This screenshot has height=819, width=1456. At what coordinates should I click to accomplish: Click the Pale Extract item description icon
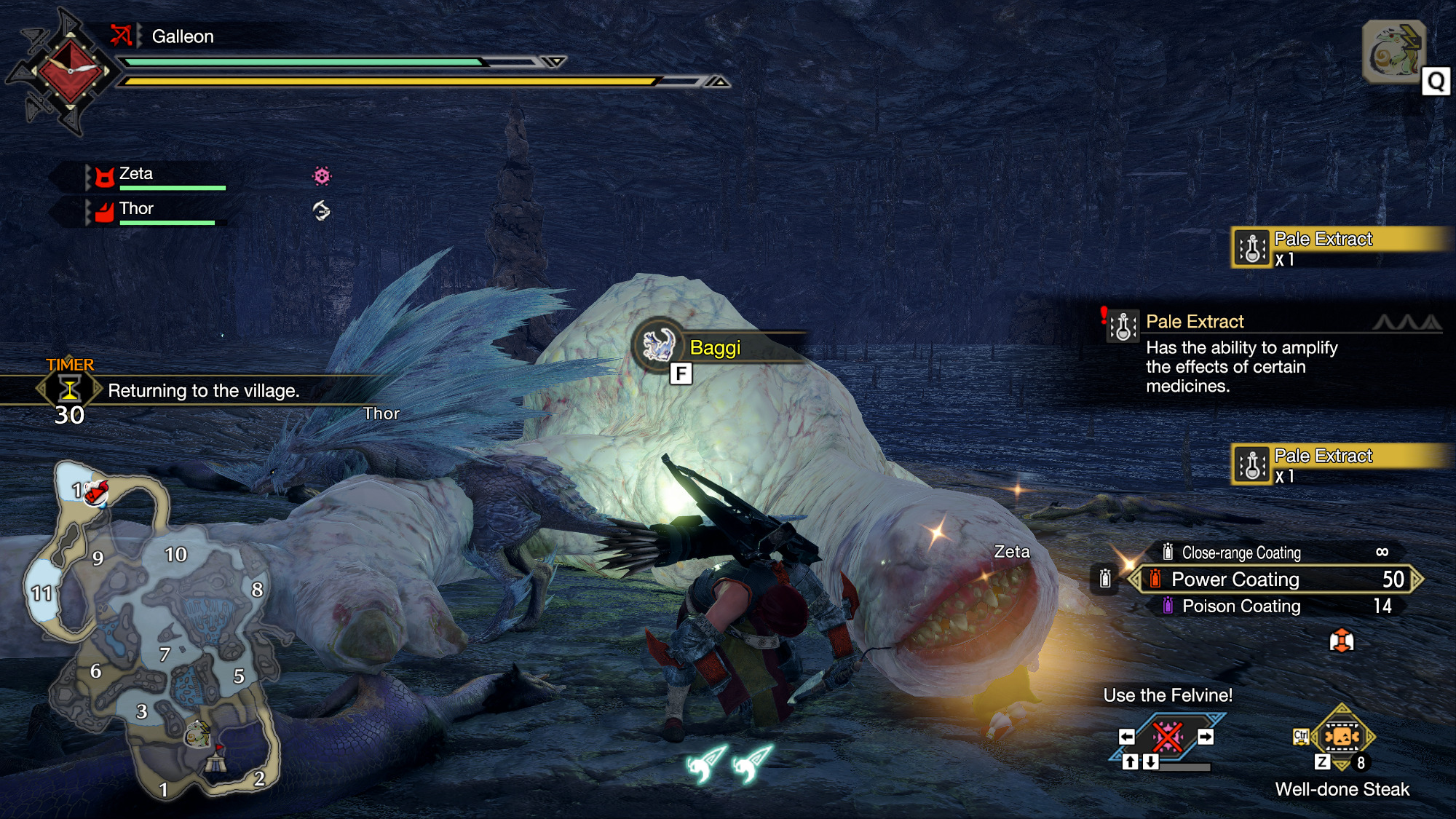1123,326
